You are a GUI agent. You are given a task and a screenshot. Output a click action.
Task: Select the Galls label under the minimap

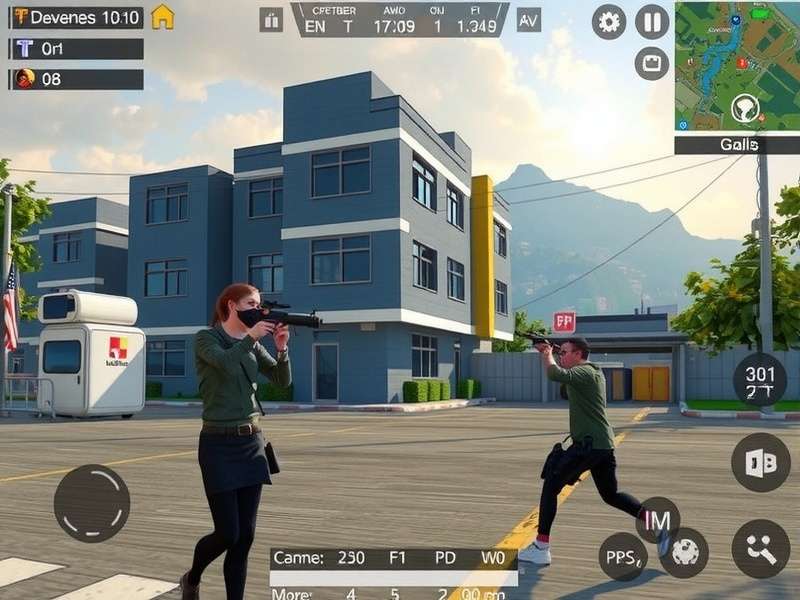(737, 145)
